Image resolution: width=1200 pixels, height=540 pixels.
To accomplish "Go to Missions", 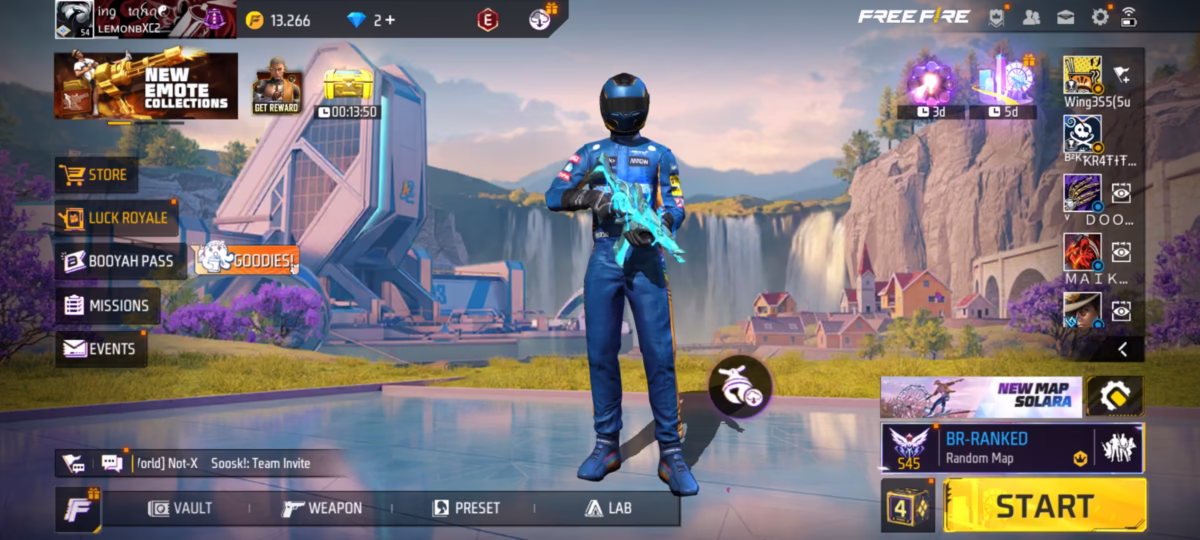I will [x=107, y=306].
